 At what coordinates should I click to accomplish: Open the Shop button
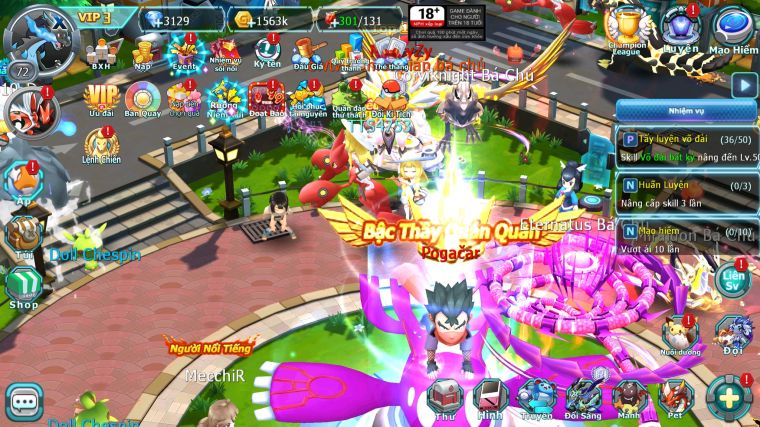(x=23, y=289)
